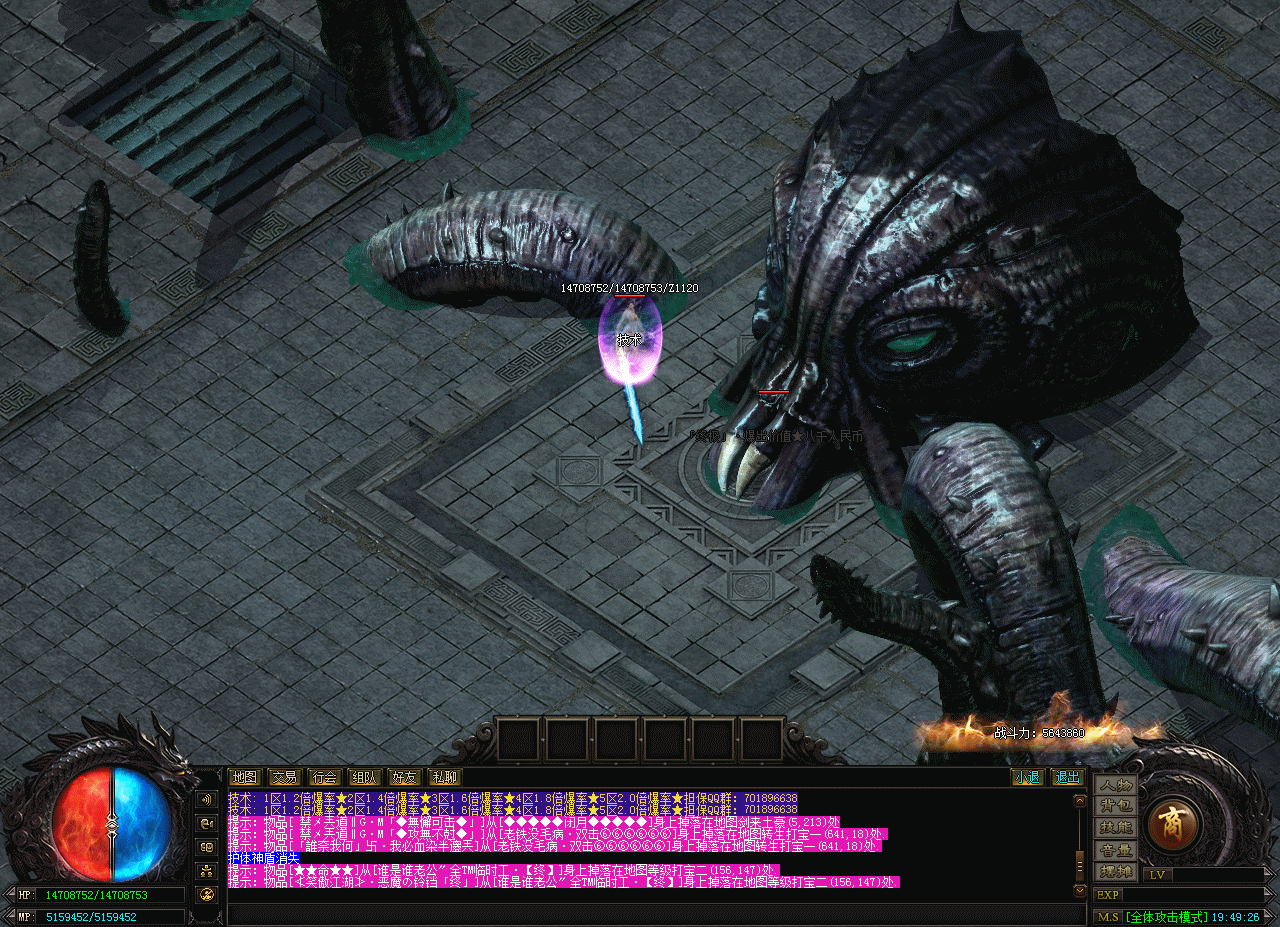This screenshot has width=1280, height=927.
Task: Show the 好友 friends list
Action: coord(404,777)
